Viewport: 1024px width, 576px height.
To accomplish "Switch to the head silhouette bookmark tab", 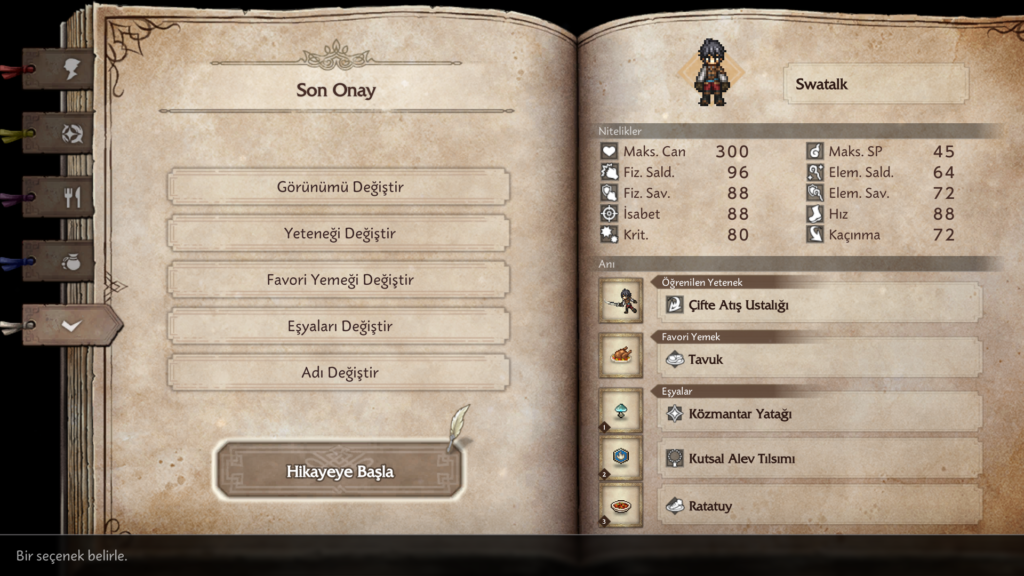I will 72,69.
